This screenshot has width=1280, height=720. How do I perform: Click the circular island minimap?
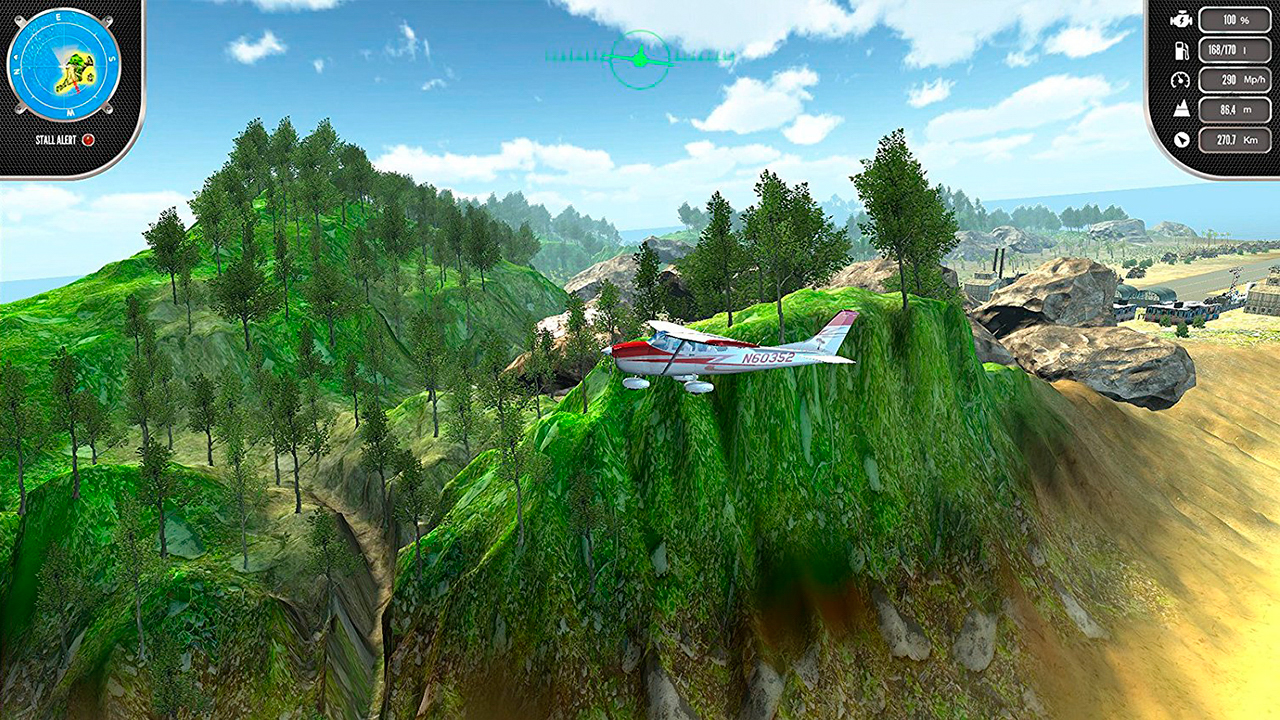[x=64, y=64]
